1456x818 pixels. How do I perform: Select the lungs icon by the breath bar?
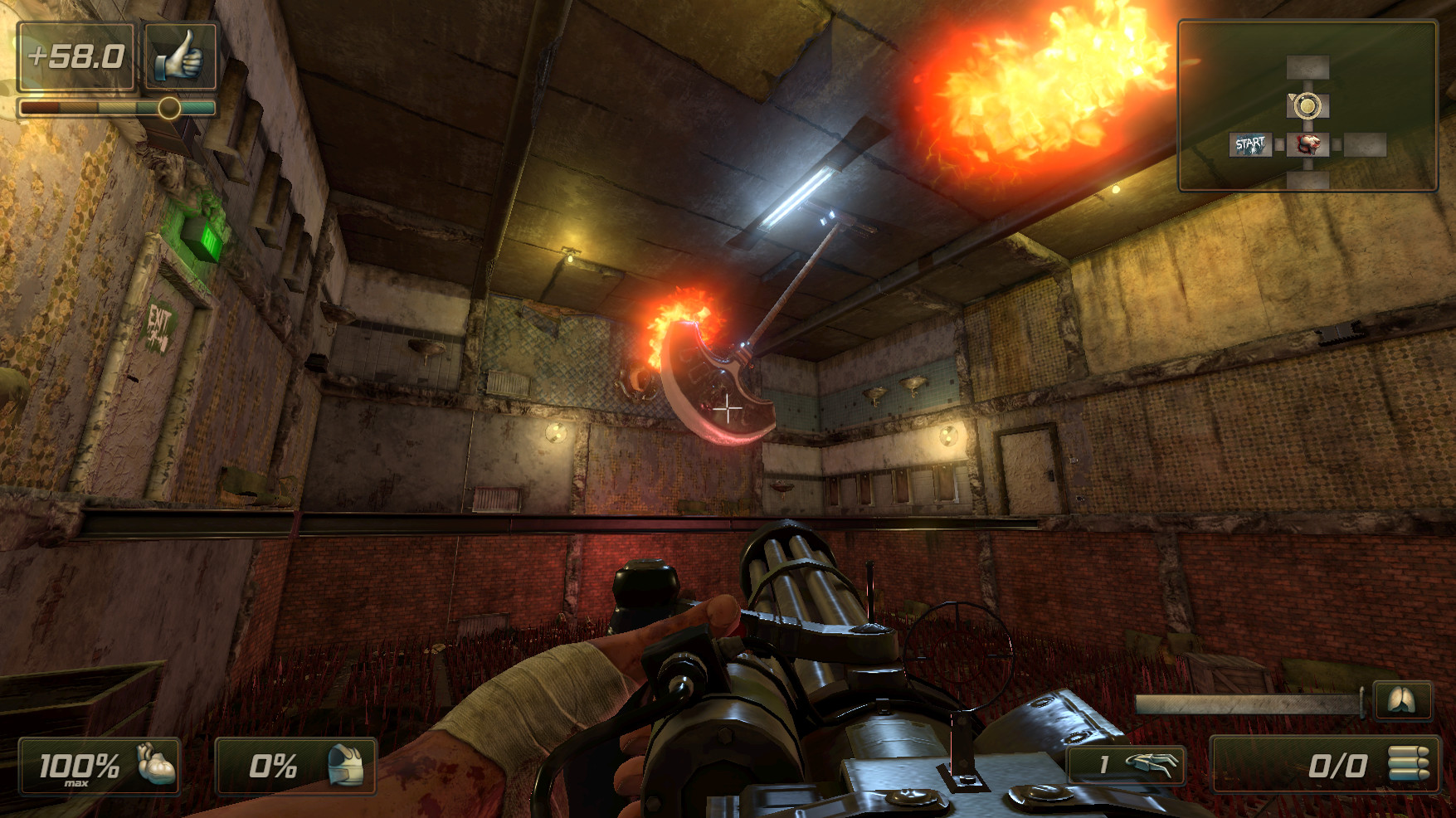point(1402,702)
